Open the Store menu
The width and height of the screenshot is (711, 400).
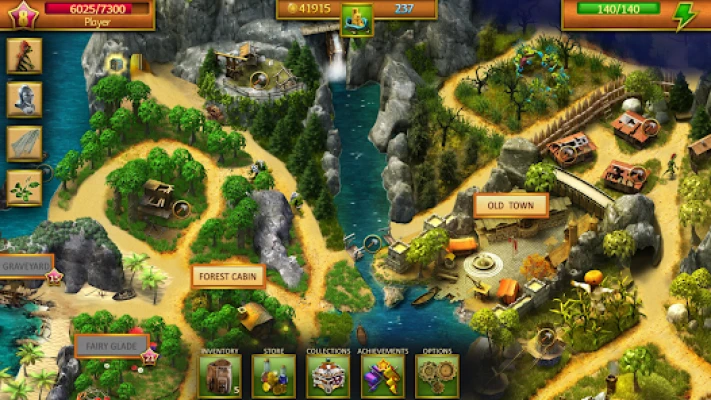click(273, 376)
